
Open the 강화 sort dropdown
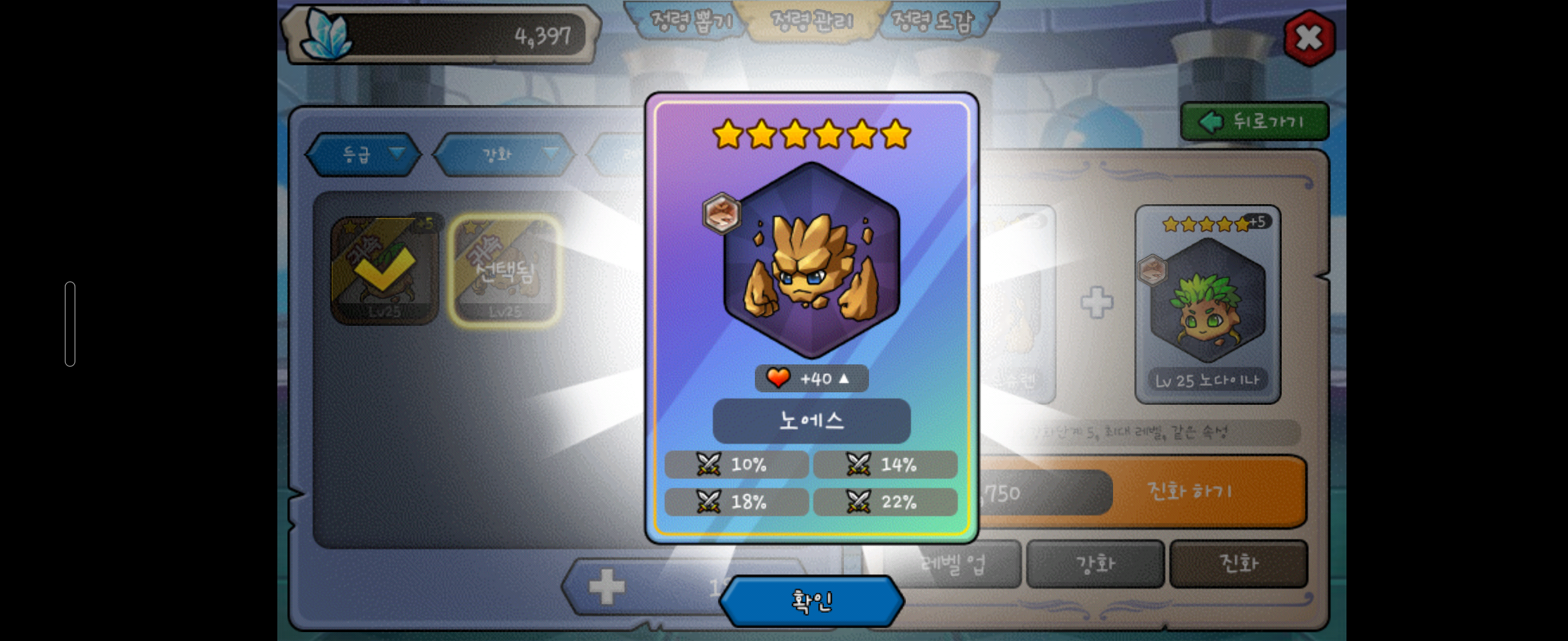[x=505, y=154]
